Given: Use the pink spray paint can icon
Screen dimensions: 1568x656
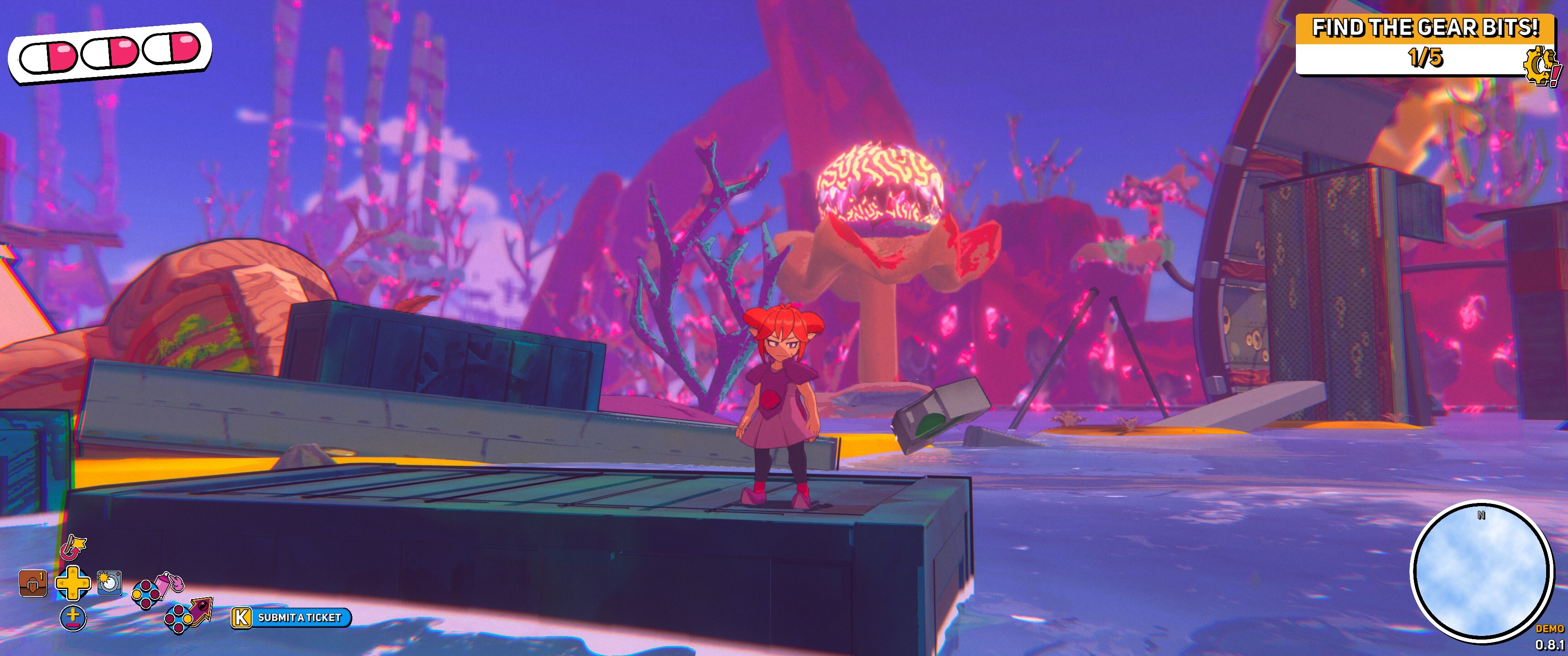Looking at the screenshot, I should pos(168,582).
